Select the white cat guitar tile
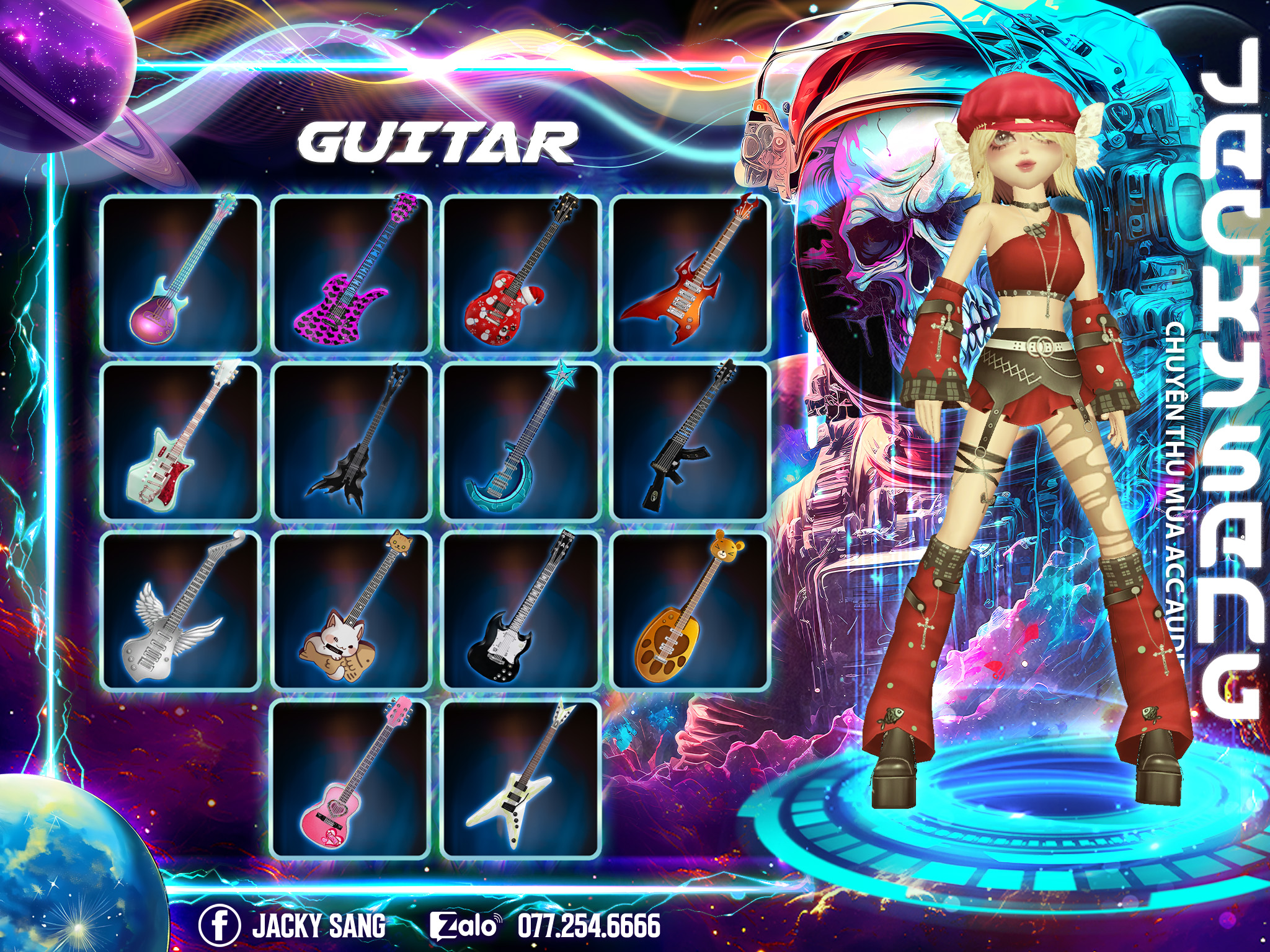The height and width of the screenshot is (952, 1270). pyautogui.click(x=351, y=610)
